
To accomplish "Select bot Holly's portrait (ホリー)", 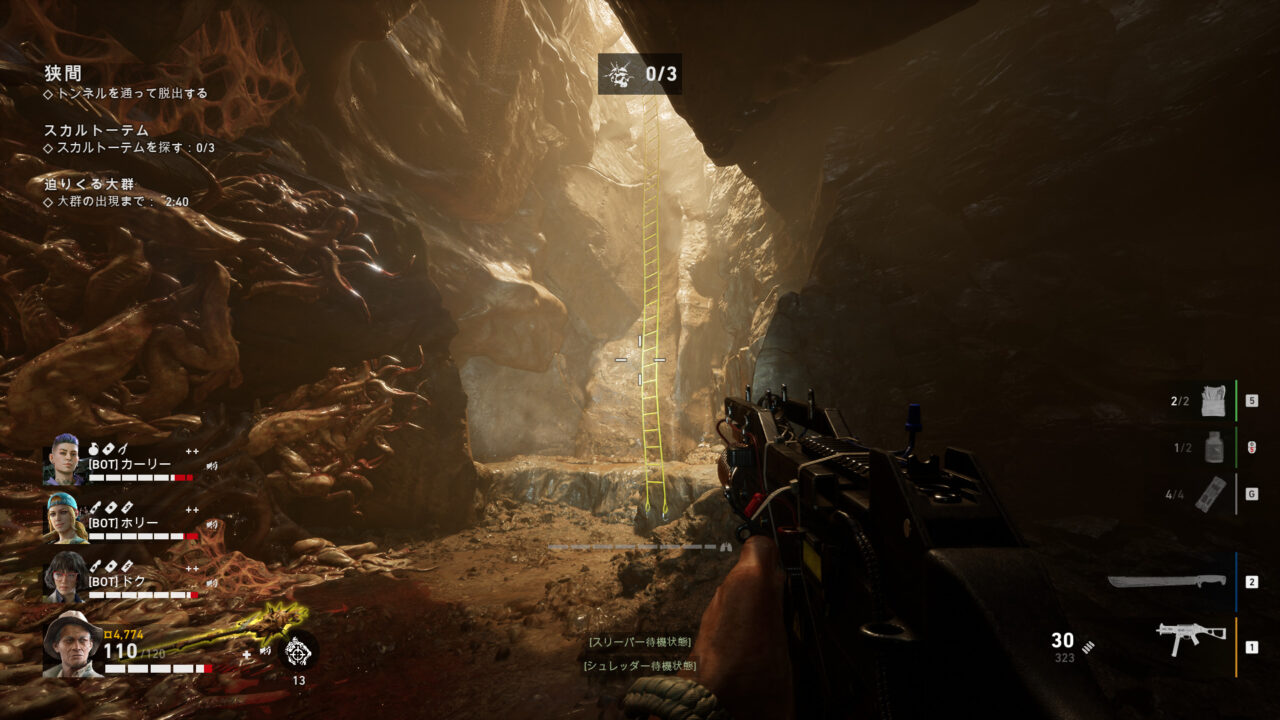I will point(63,518).
